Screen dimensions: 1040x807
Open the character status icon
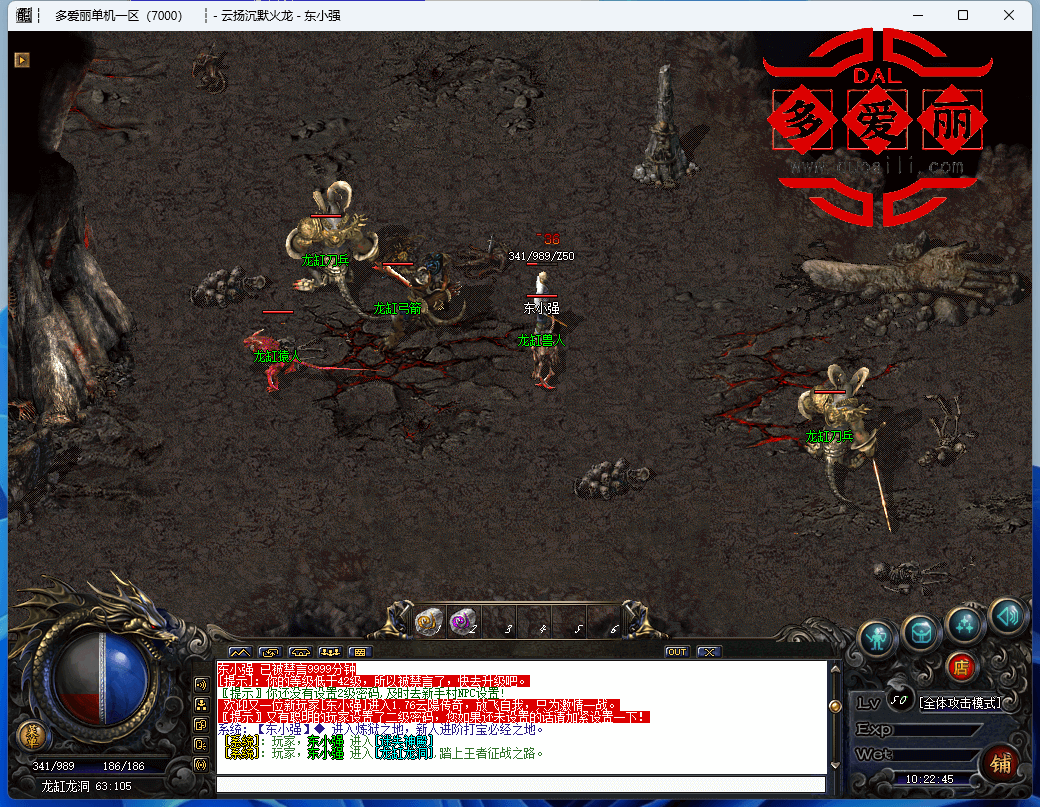click(879, 636)
